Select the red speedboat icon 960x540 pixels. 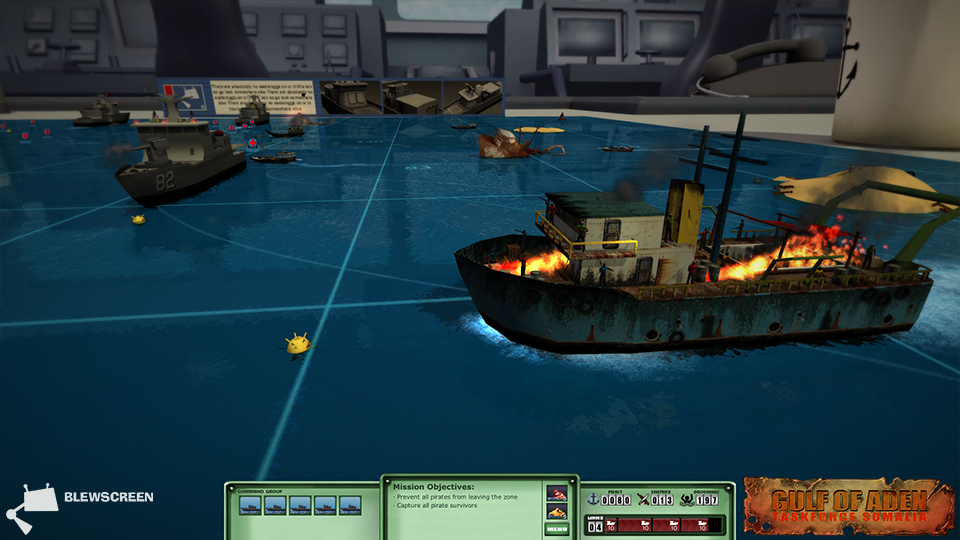[556, 493]
